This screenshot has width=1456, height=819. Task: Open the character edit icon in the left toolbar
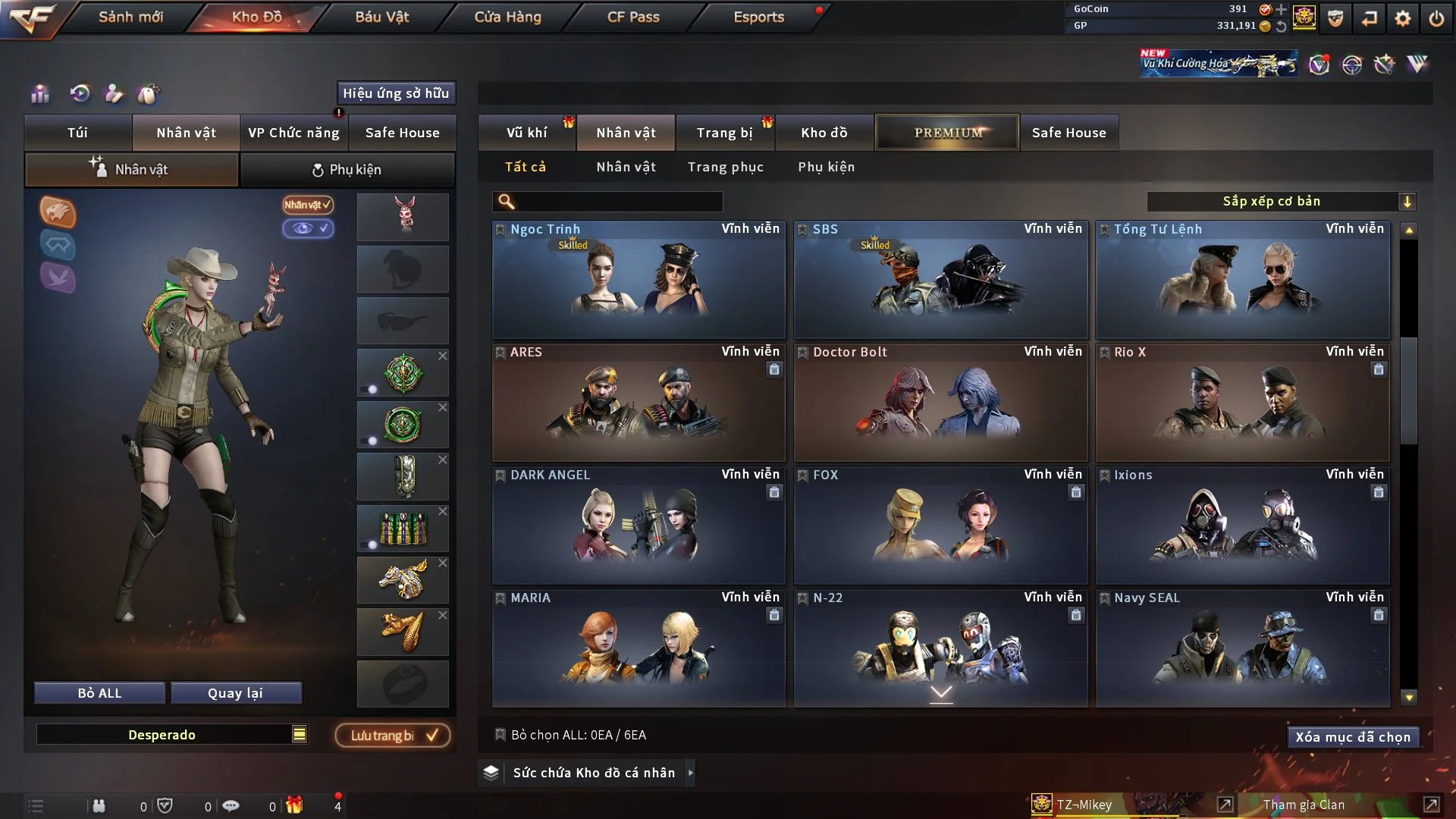click(x=115, y=93)
